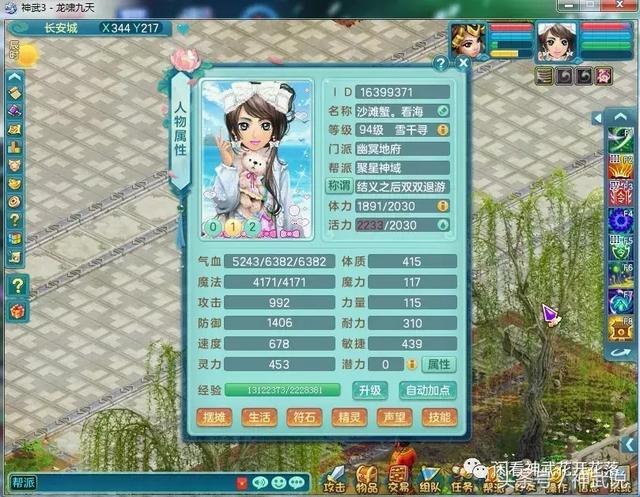Open the 技能 skills button
Viewport: 640px width, 497px height.
click(438, 417)
